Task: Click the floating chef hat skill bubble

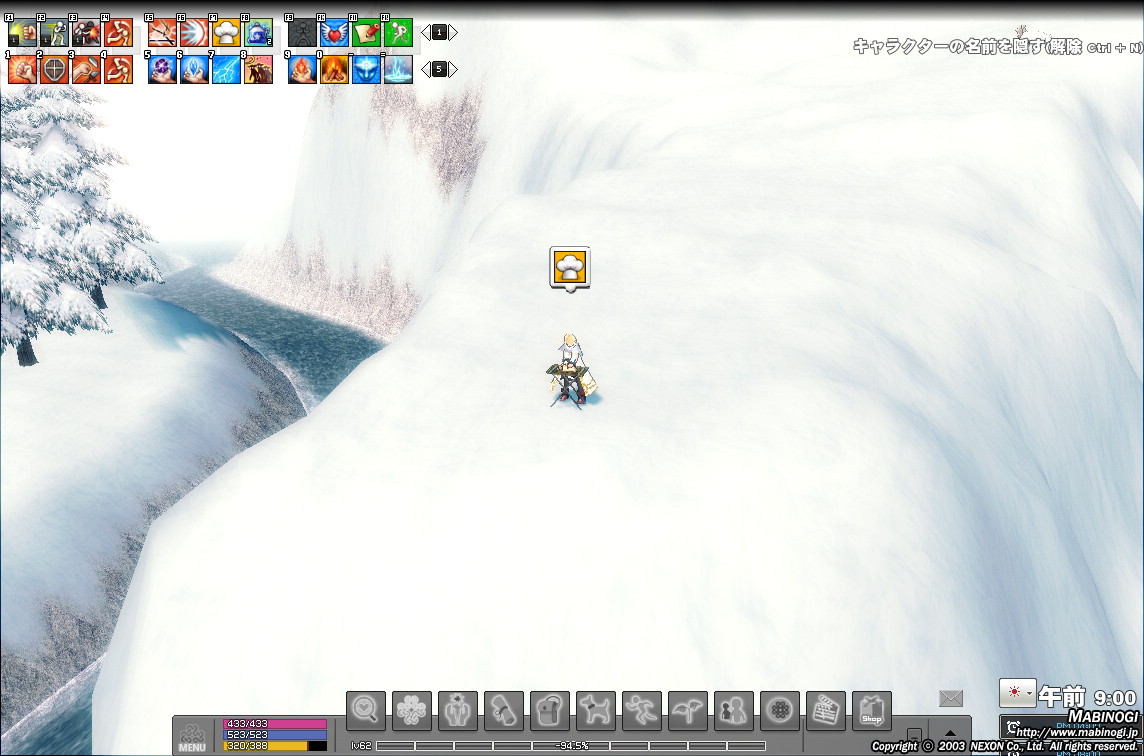Action: (x=570, y=267)
